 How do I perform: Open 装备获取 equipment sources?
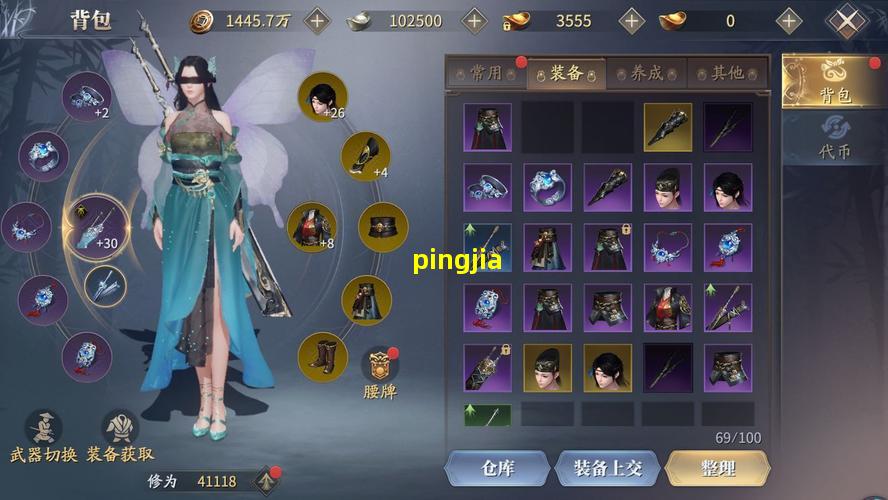point(121,438)
